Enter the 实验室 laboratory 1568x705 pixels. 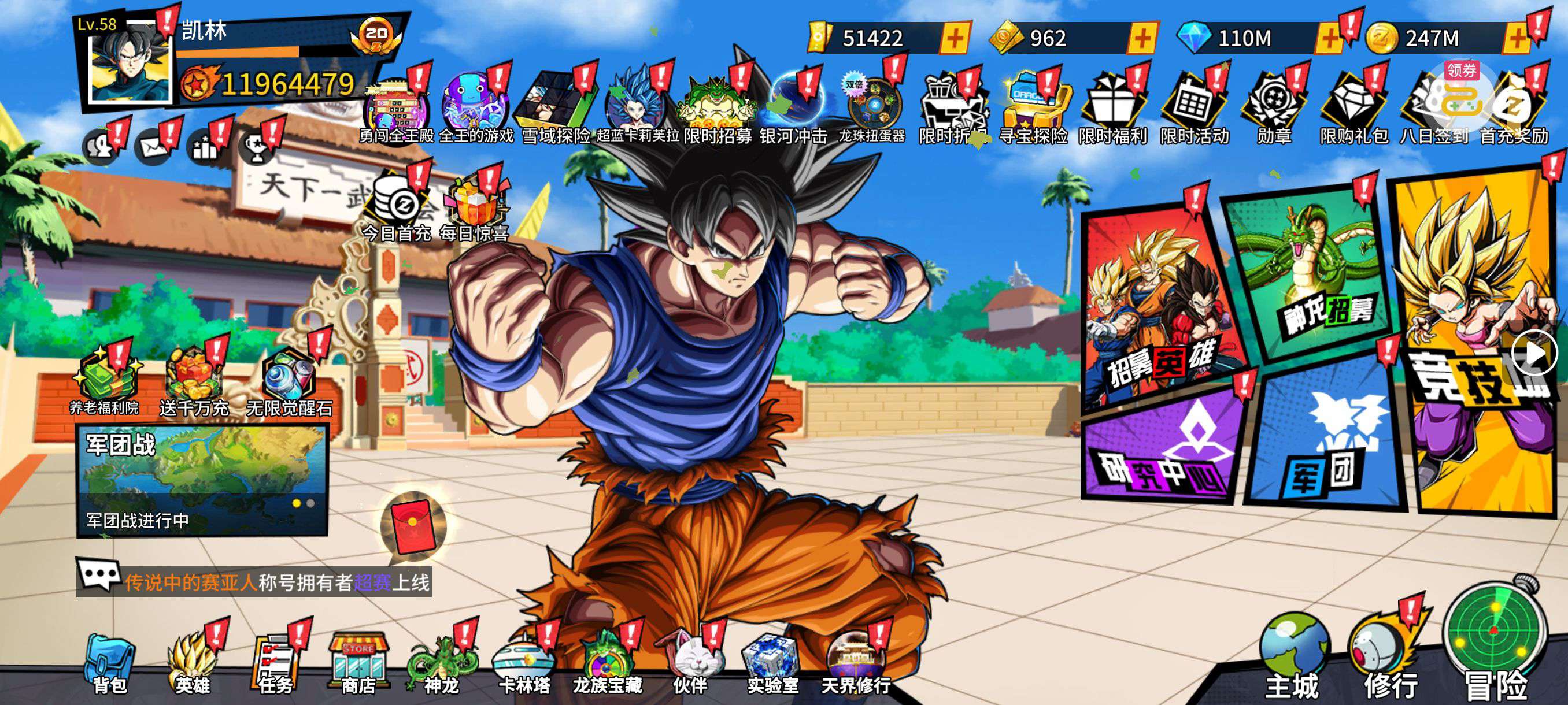[772, 663]
